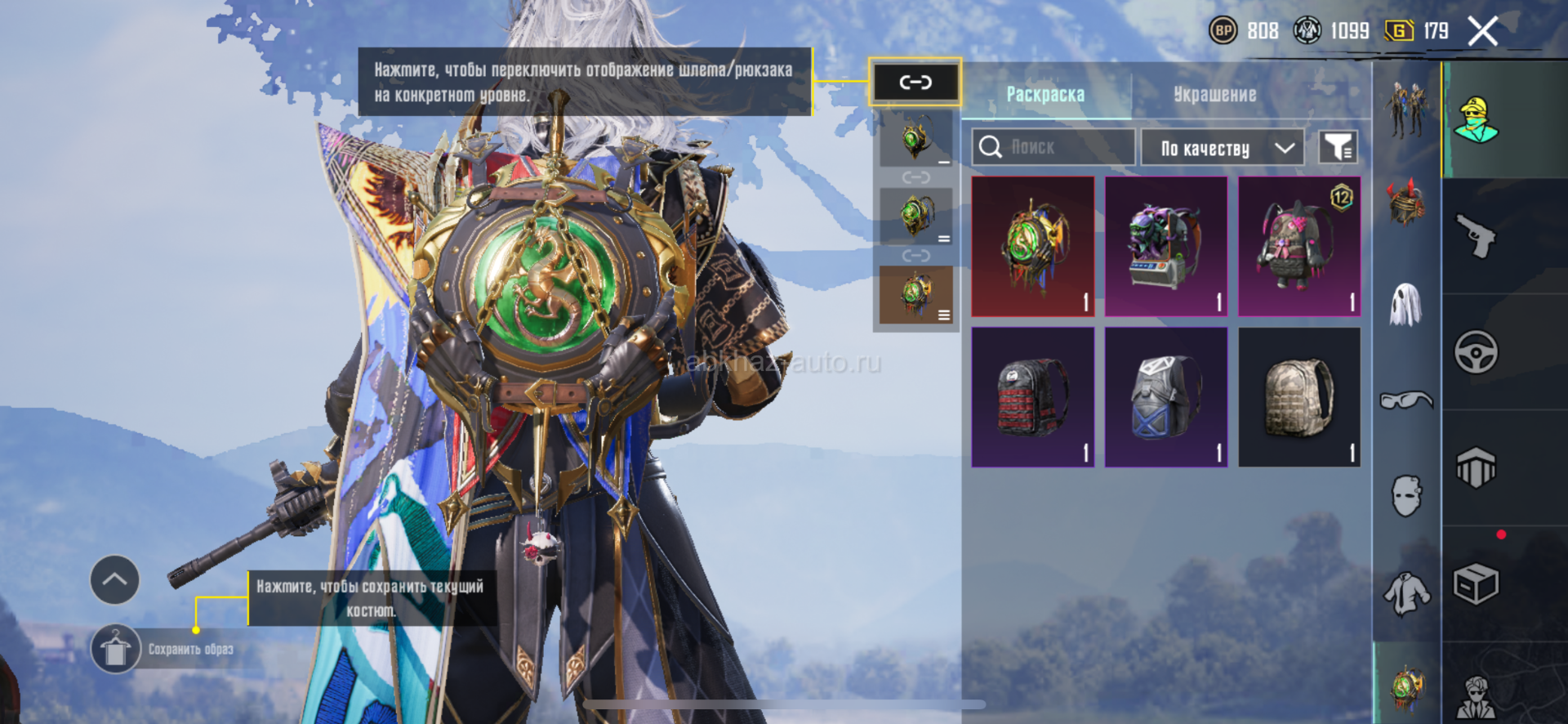
Task: Toggle the helmet/backpack link display button
Action: pos(915,82)
